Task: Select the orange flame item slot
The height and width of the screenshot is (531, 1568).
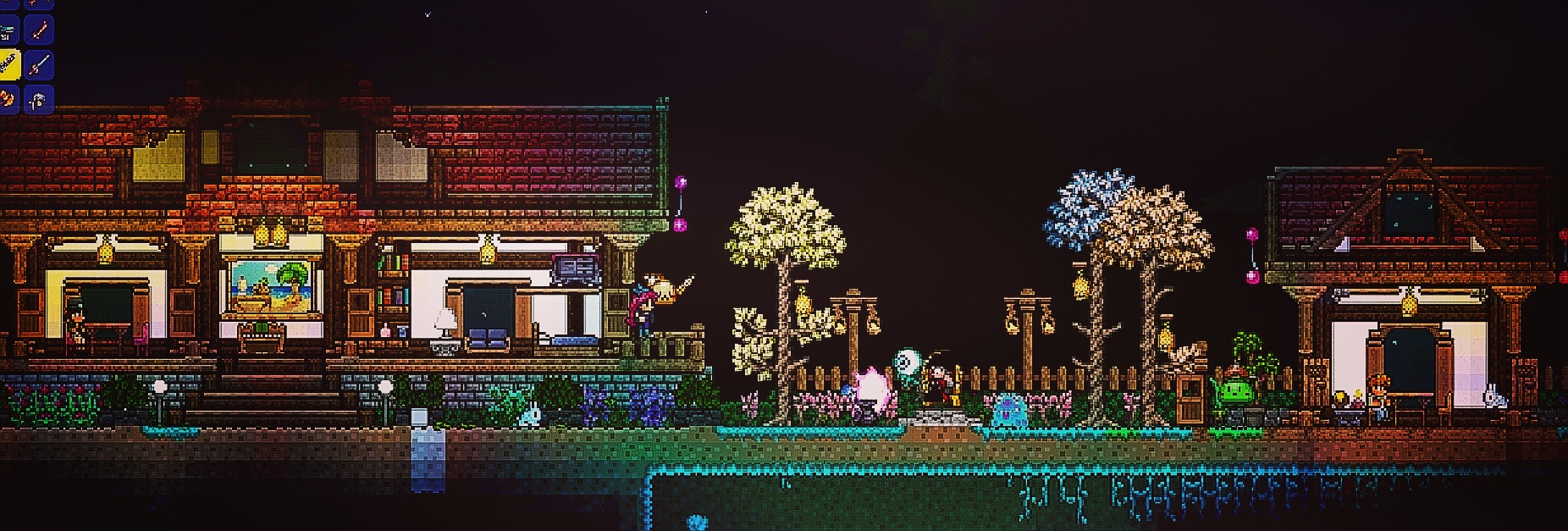Action: click(8, 99)
